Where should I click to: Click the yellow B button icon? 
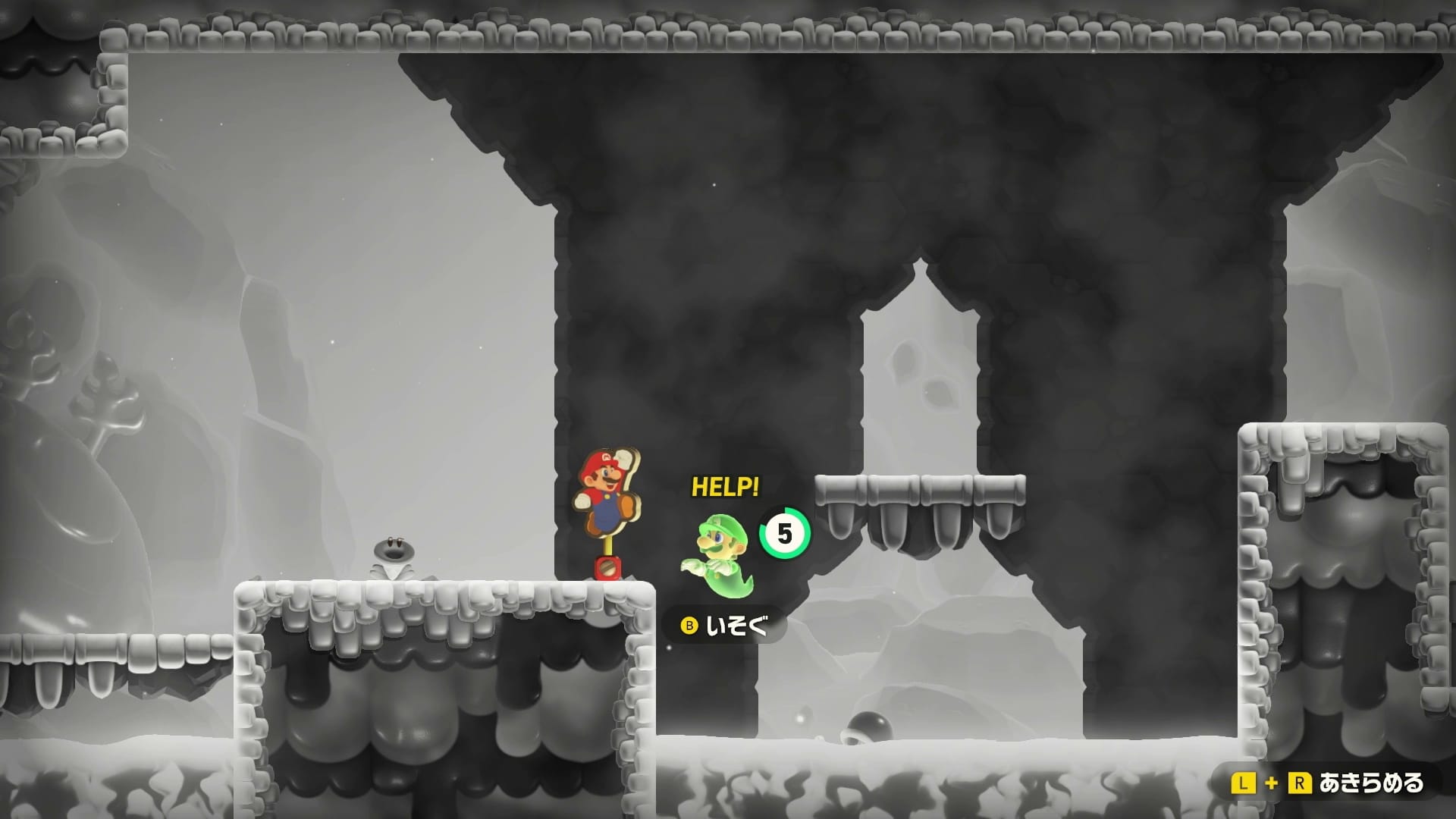point(691,626)
